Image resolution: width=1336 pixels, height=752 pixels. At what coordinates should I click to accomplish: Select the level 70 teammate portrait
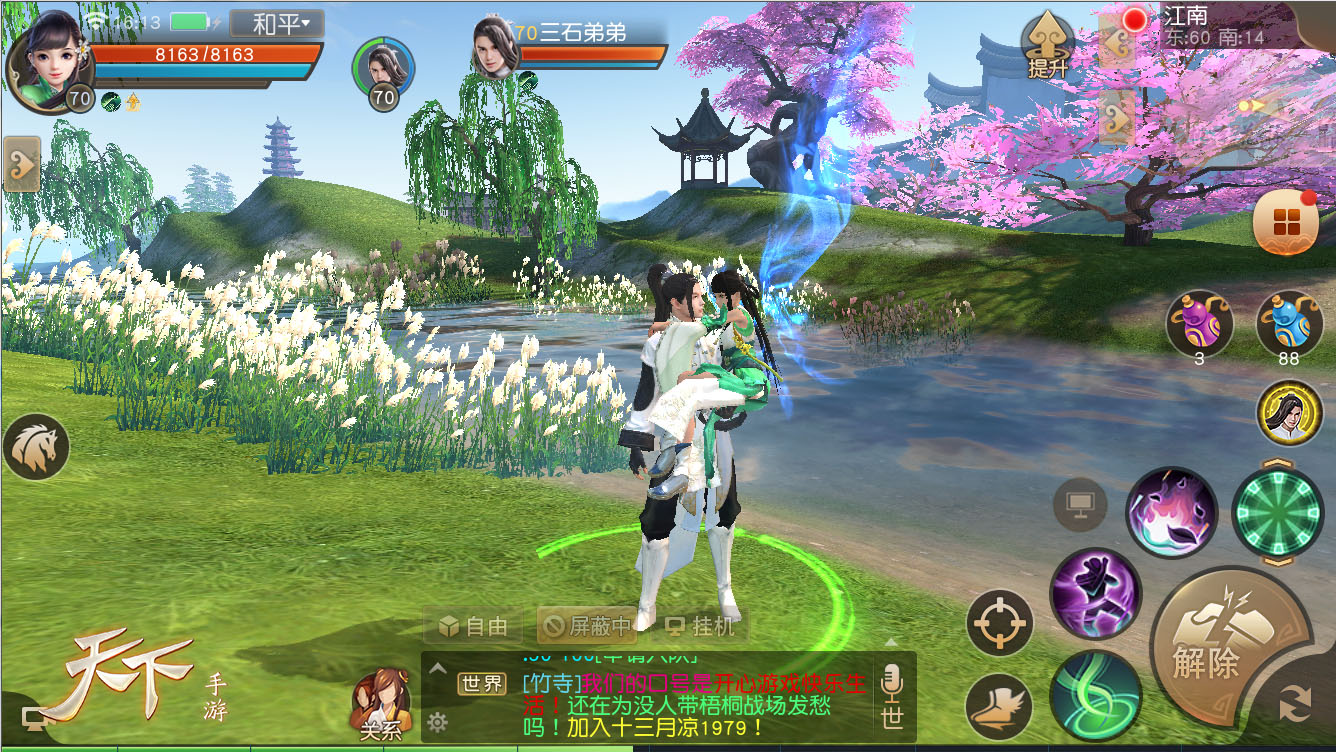[383, 70]
